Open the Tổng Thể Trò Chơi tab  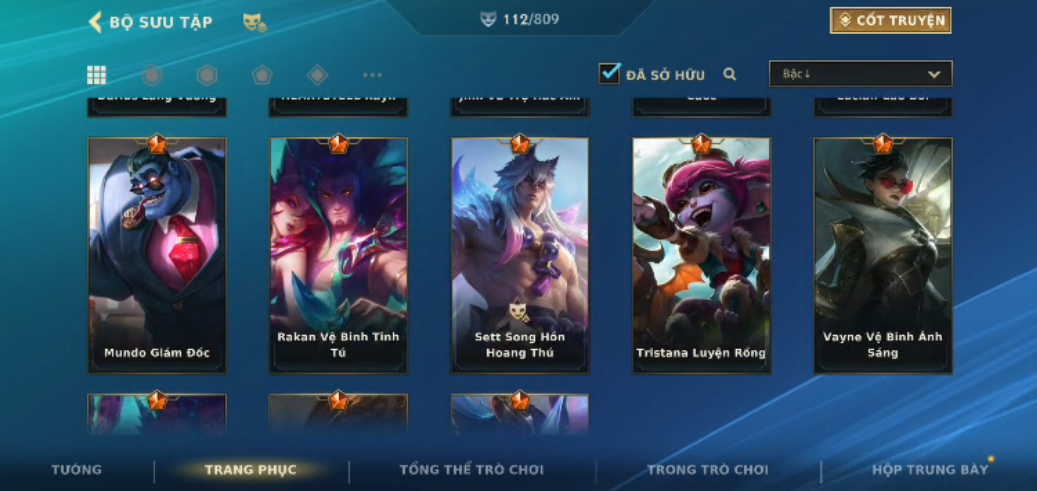coord(472,470)
